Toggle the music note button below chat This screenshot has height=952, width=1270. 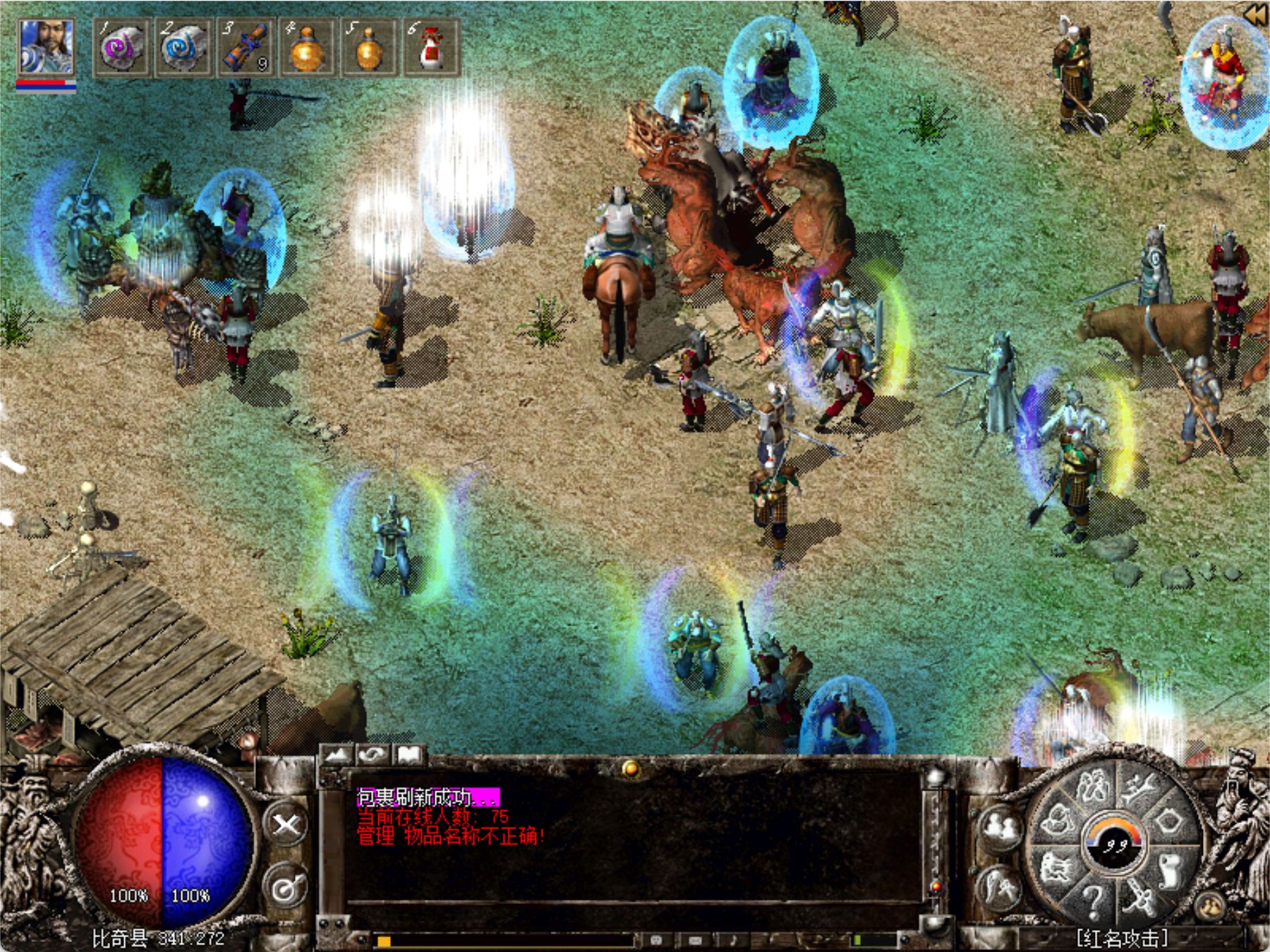pyautogui.click(x=733, y=940)
